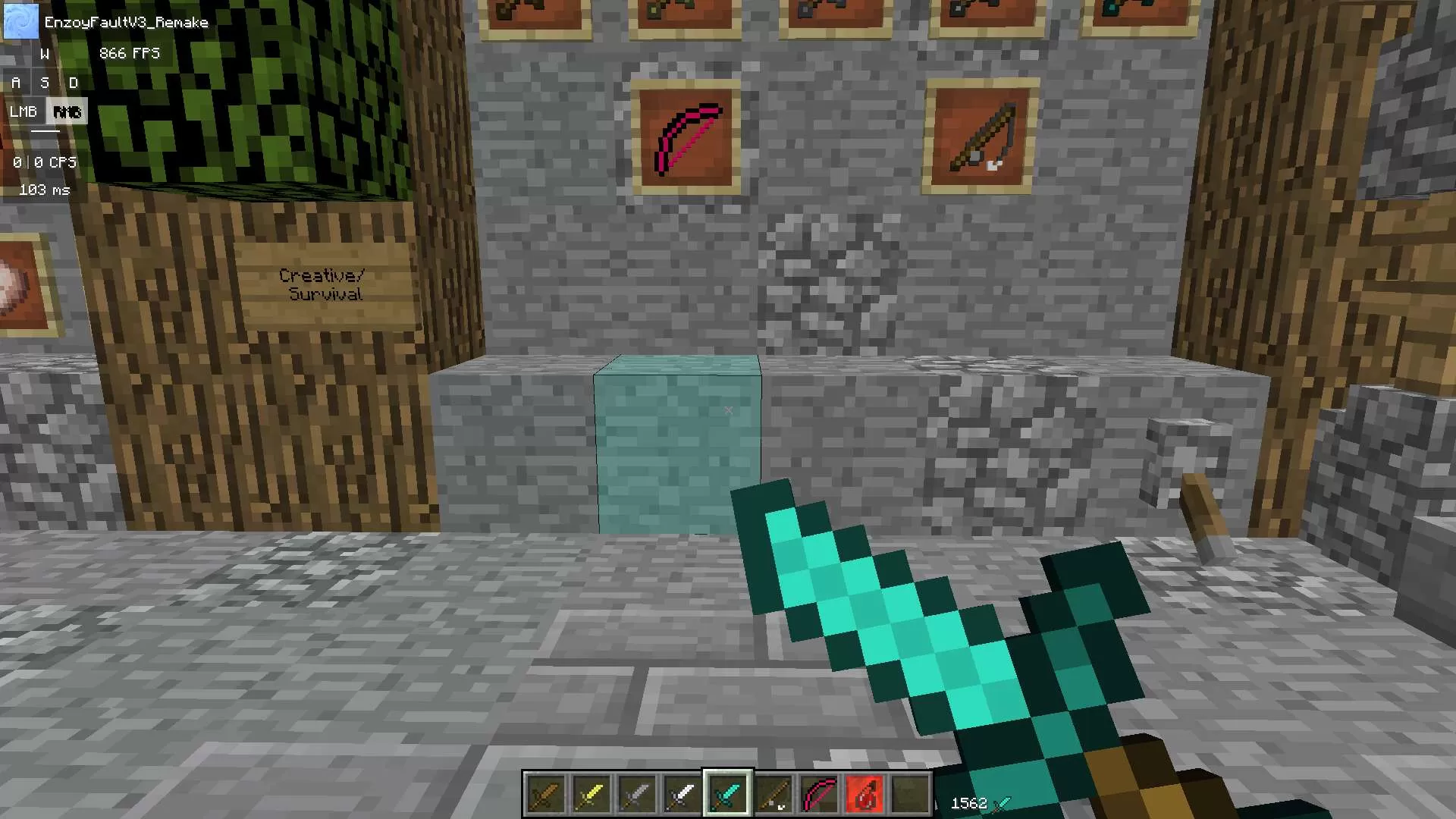1456x819 pixels.
Task: Click the 866 FPS counter display
Action: click(129, 53)
